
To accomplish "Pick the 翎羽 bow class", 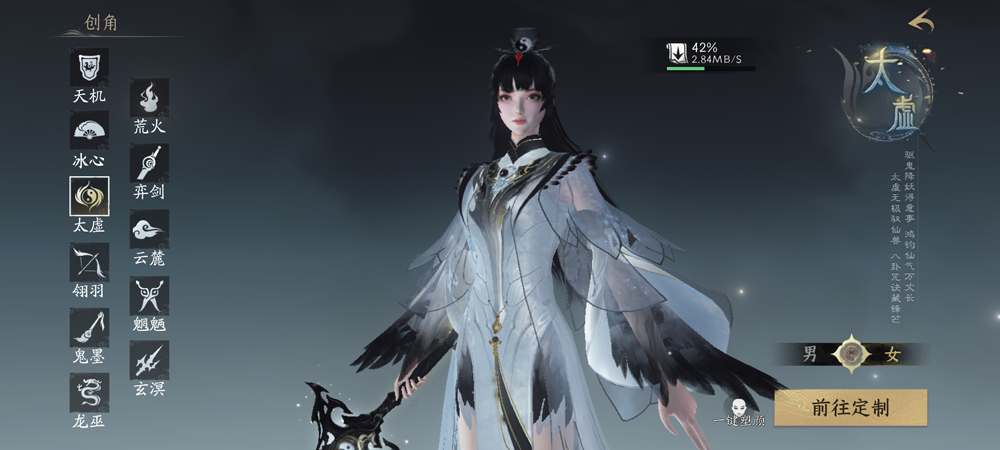I will 89,262.
